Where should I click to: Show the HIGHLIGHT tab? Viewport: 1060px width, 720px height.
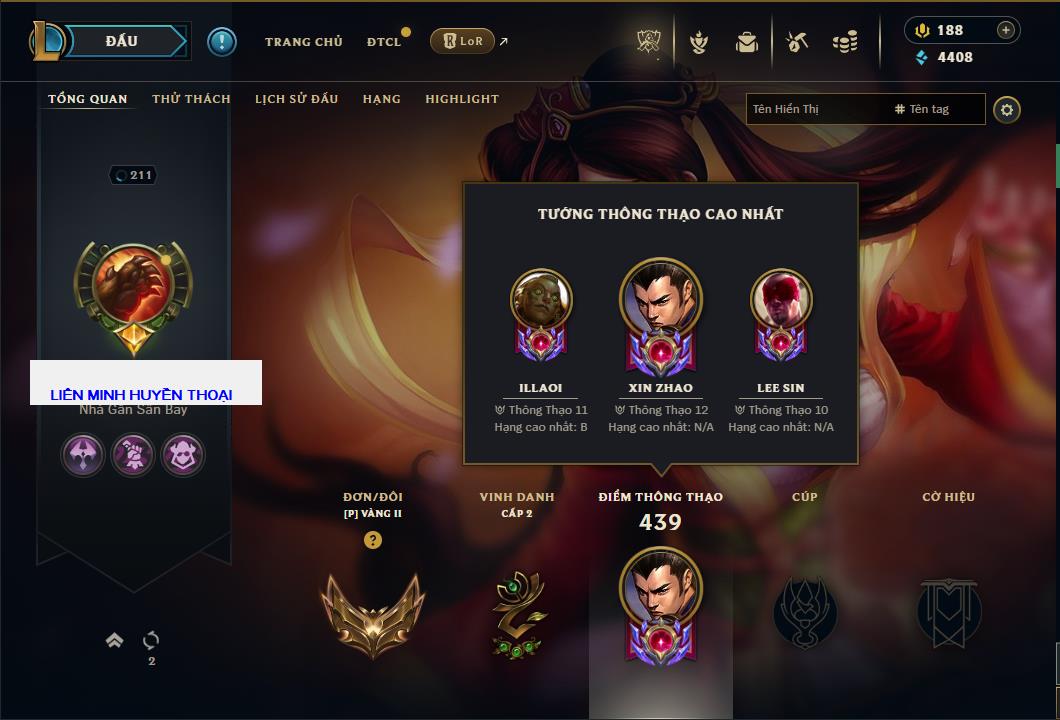462,99
